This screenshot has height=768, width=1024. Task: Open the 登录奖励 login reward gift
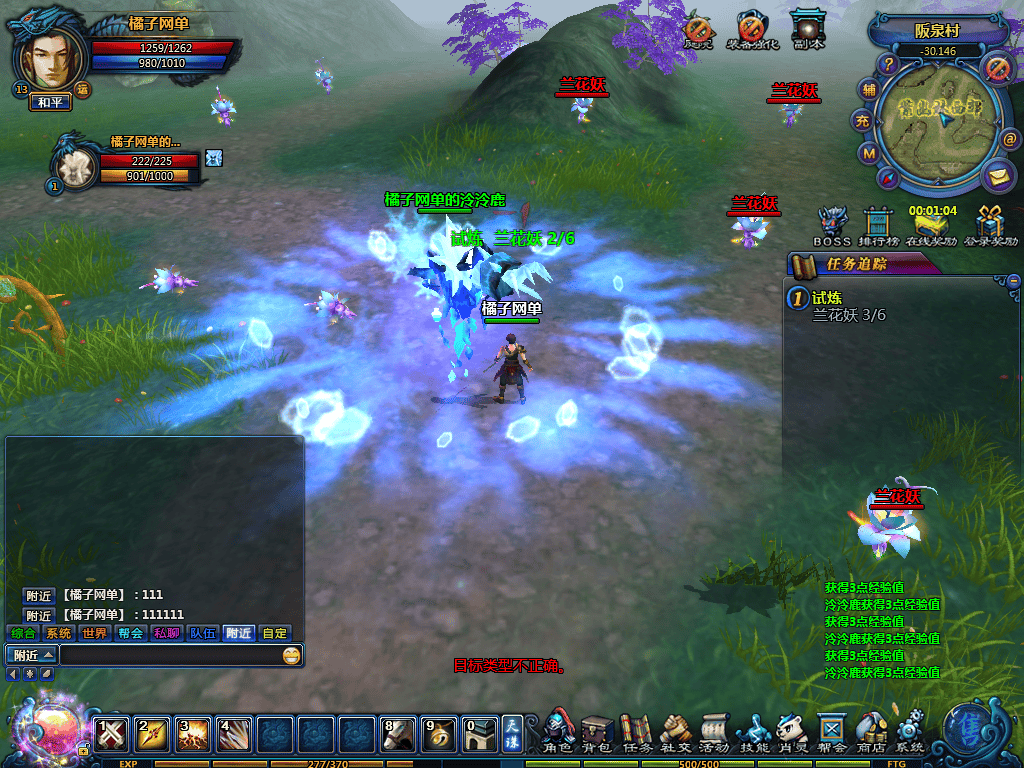pyautogui.click(x=991, y=225)
